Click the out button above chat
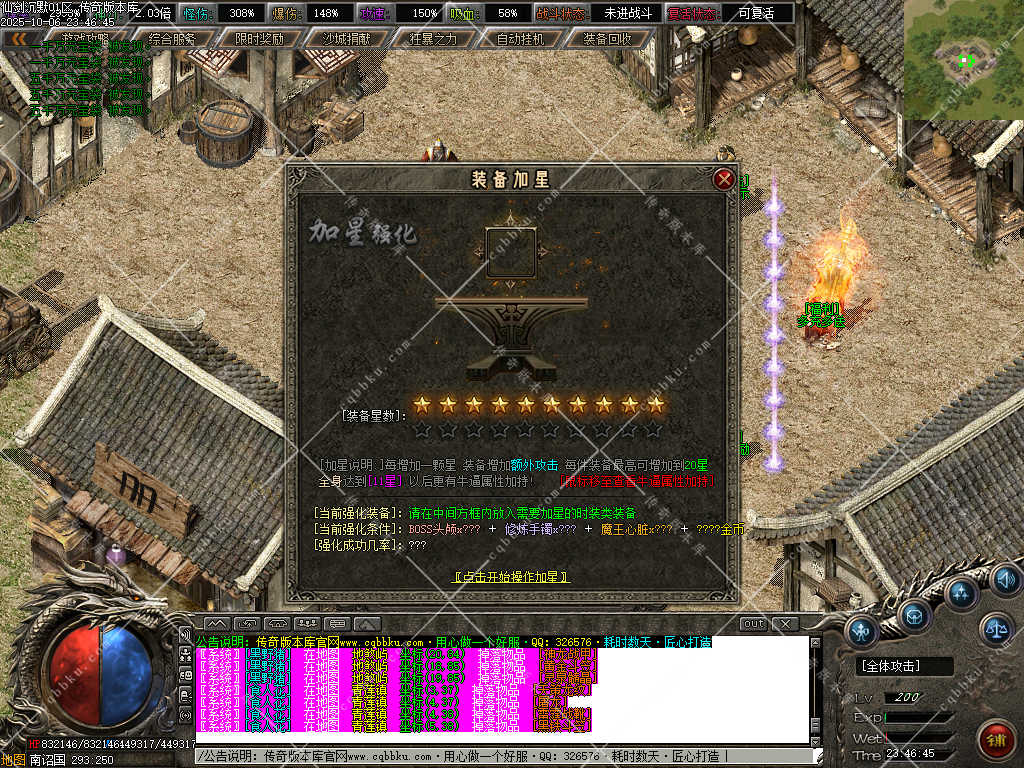Screen dimensions: 1024x768 click(753, 624)
